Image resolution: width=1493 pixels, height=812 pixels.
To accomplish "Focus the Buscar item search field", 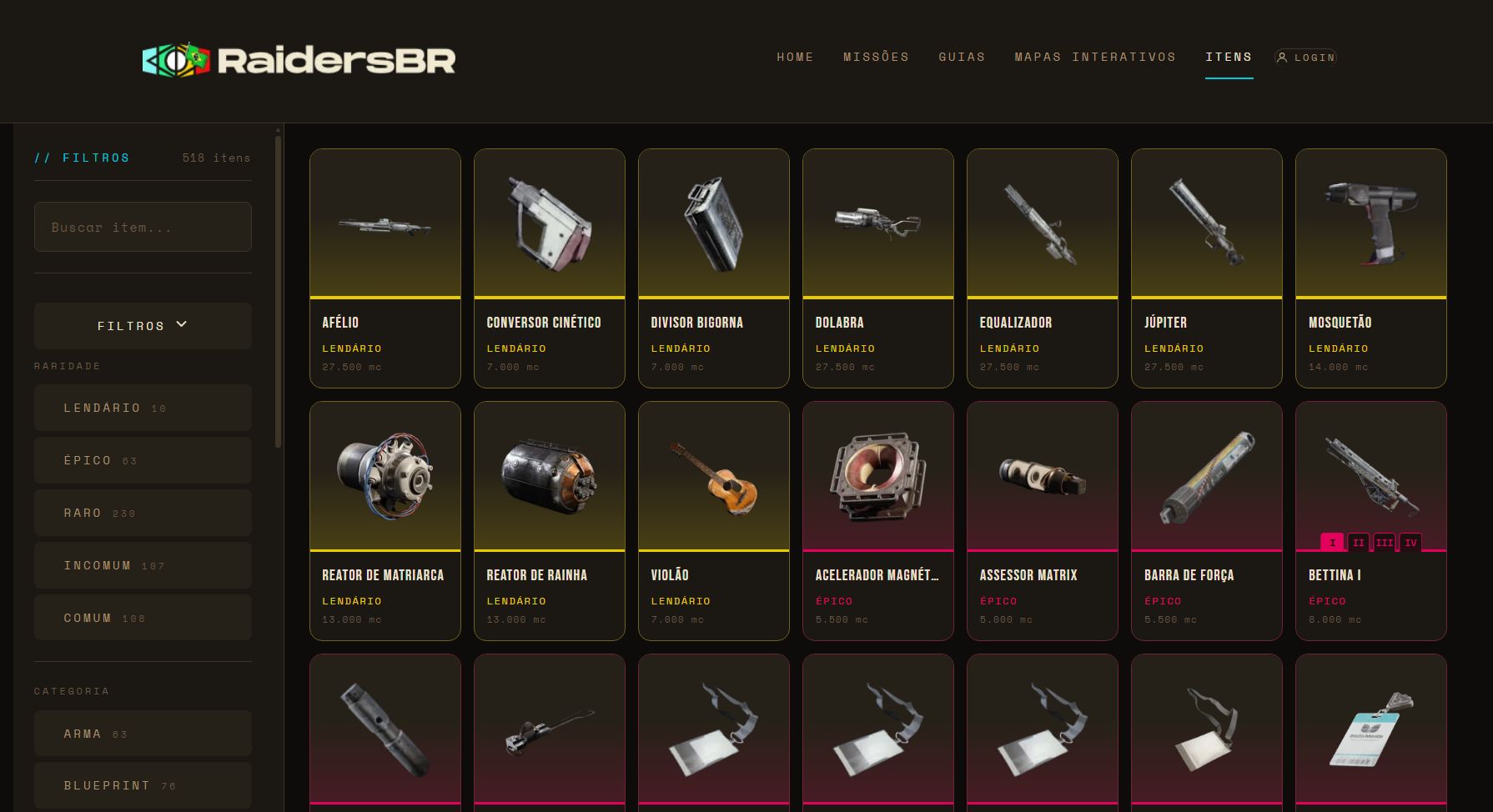I will [x=143, y=227].
